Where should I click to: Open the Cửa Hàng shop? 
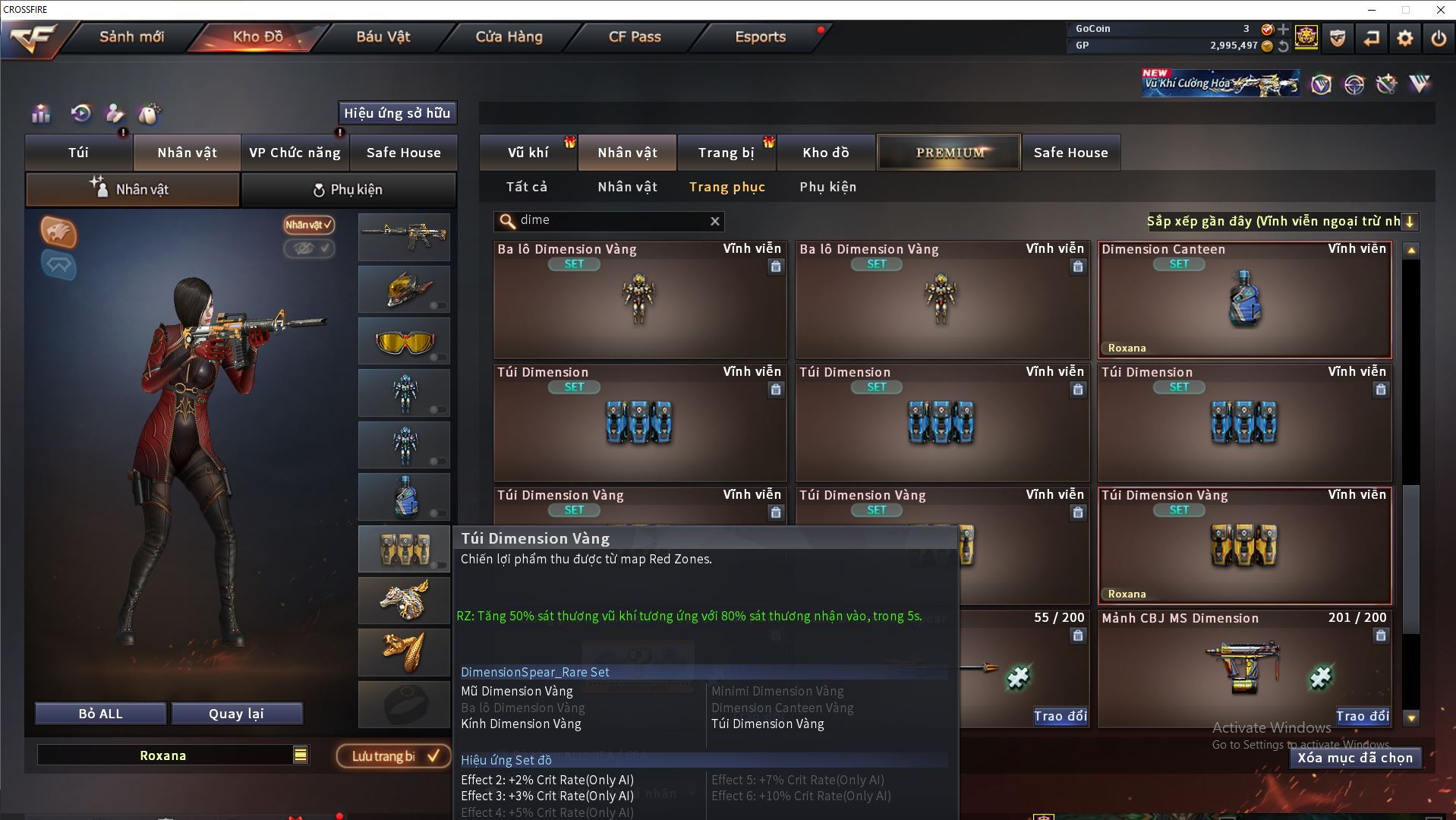(509, 36)
